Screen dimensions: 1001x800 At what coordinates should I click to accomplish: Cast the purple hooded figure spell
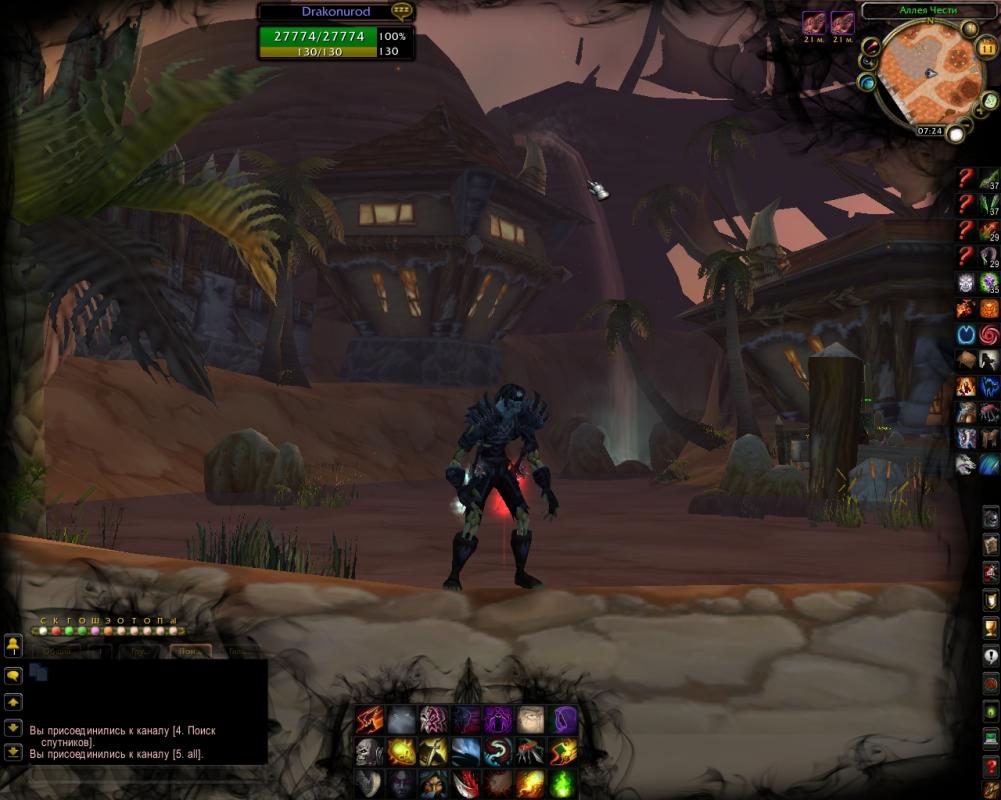(x=498, y=719)
